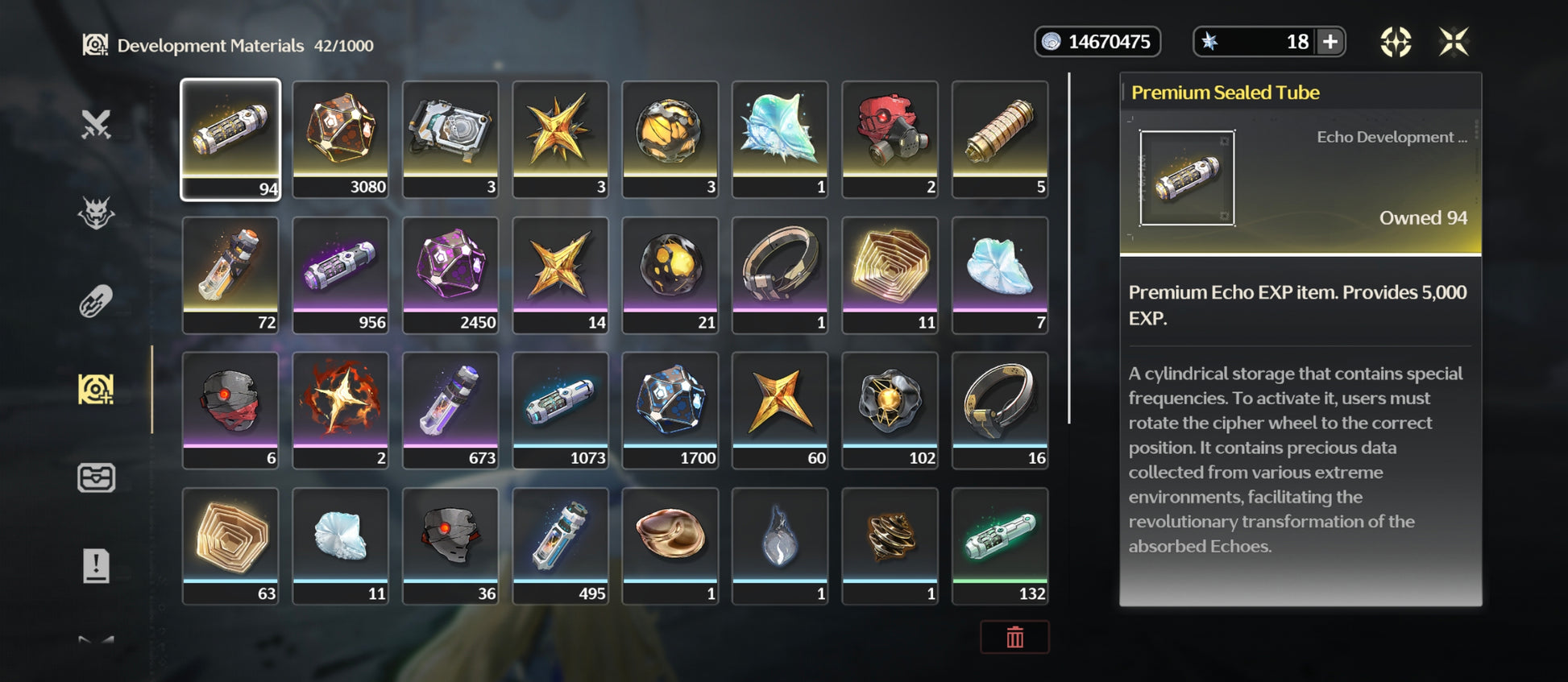Open the trash can delete mode
This screenshot has width=1568, height=682.
click(x=1014, y=638)
